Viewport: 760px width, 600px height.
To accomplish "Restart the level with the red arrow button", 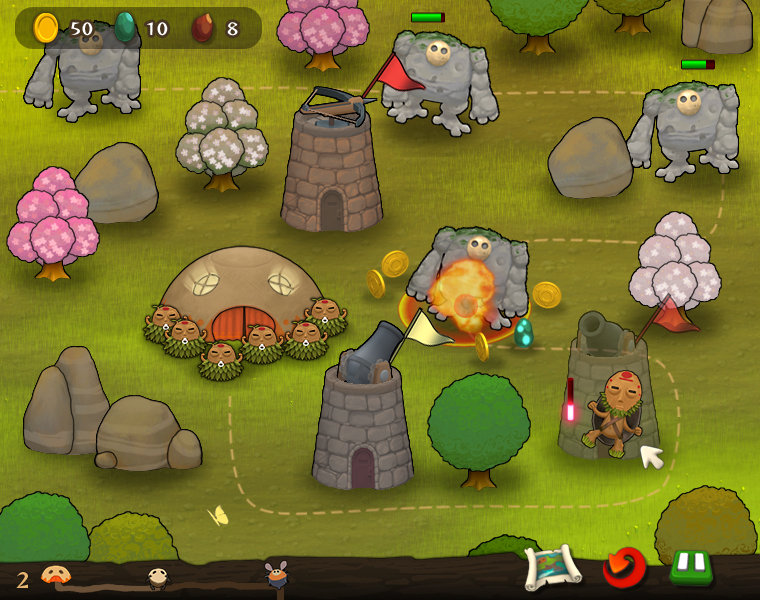I will 624,568.
